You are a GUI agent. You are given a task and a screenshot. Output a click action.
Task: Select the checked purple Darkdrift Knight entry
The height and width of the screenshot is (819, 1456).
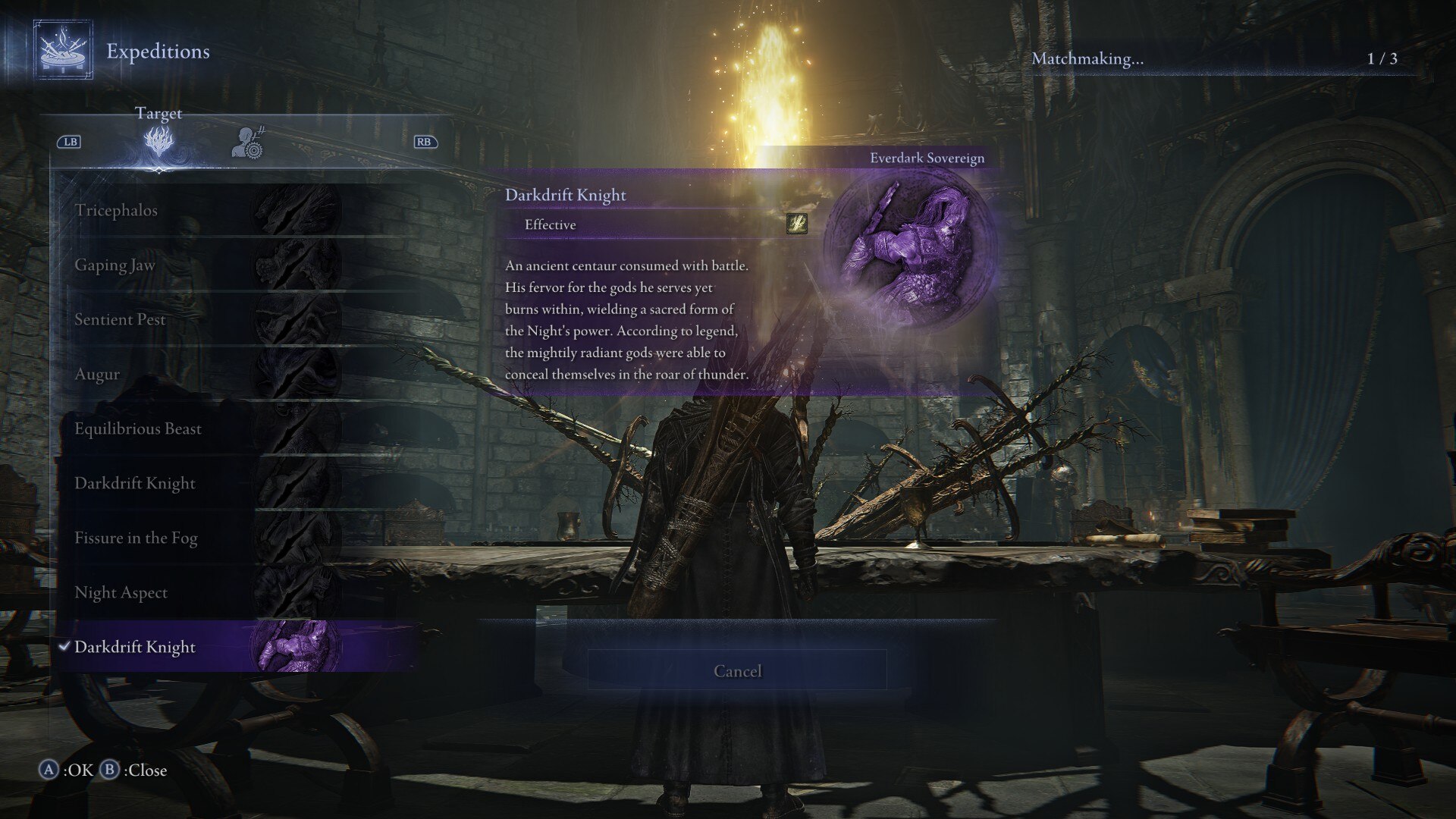coord(135,647)
